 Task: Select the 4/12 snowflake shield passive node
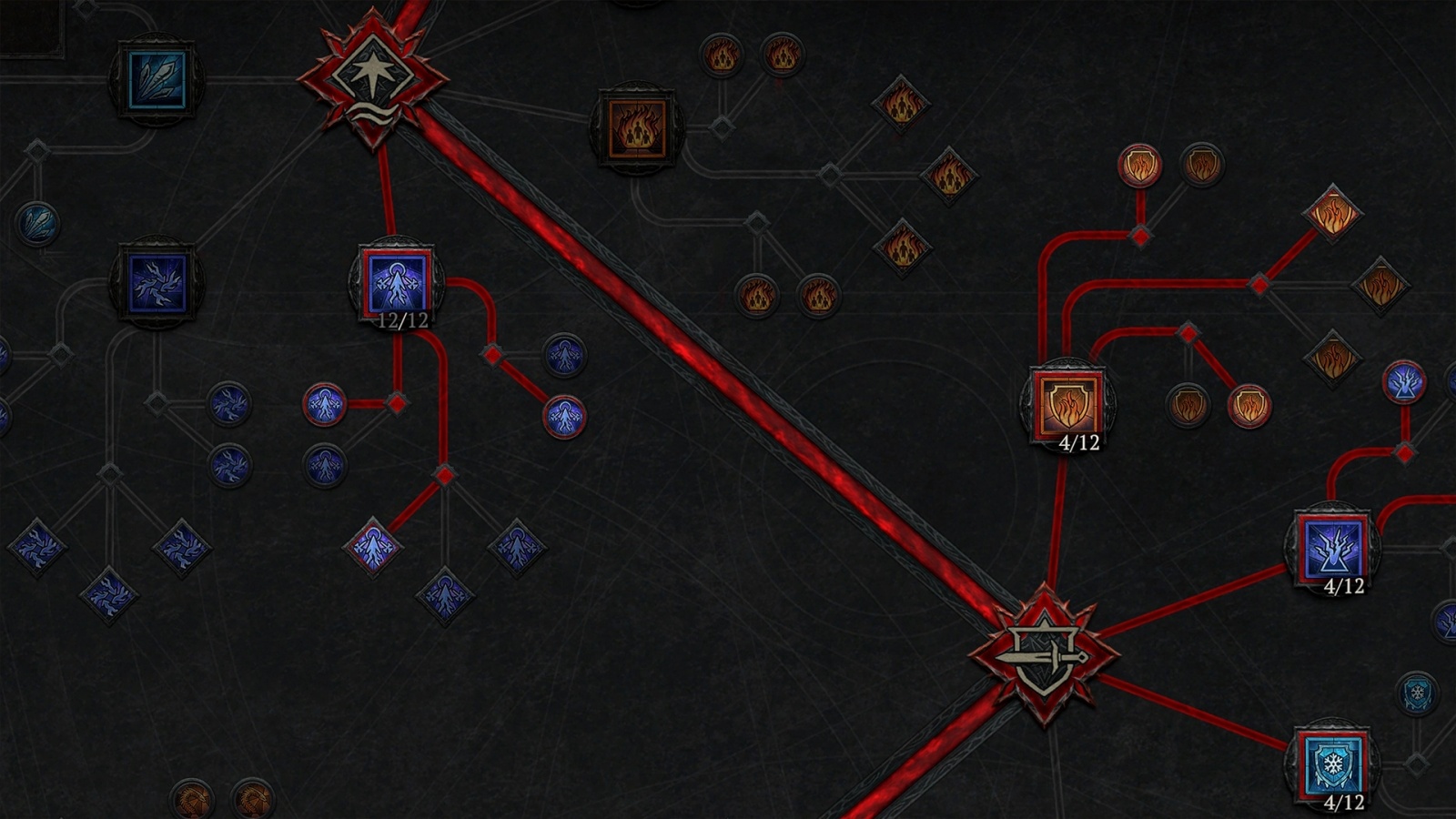pyautogui.click(x=1334, y=763)
